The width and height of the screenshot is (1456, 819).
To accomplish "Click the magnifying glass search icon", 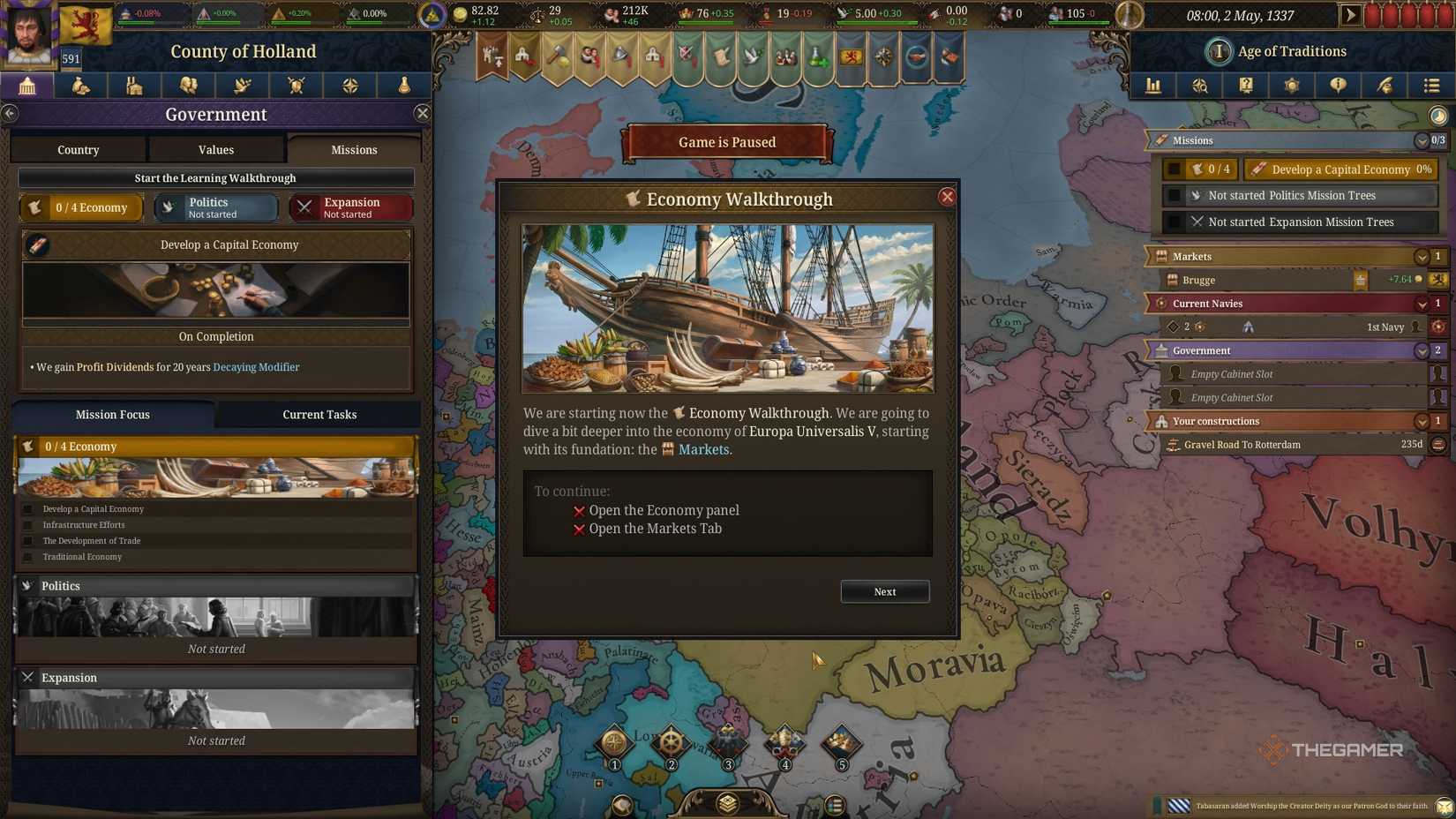I will (1199, 86).
